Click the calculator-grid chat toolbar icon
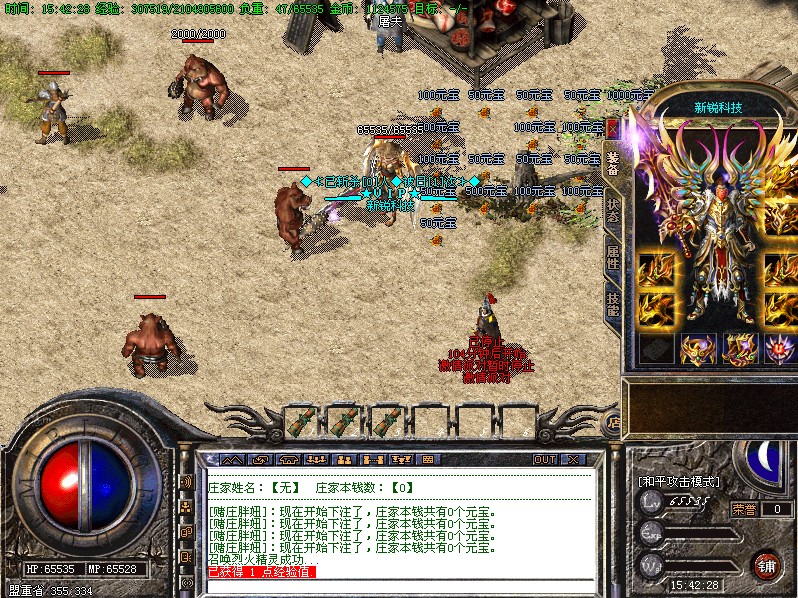Viewport: 798px width, 598px height. click(427, 459)
